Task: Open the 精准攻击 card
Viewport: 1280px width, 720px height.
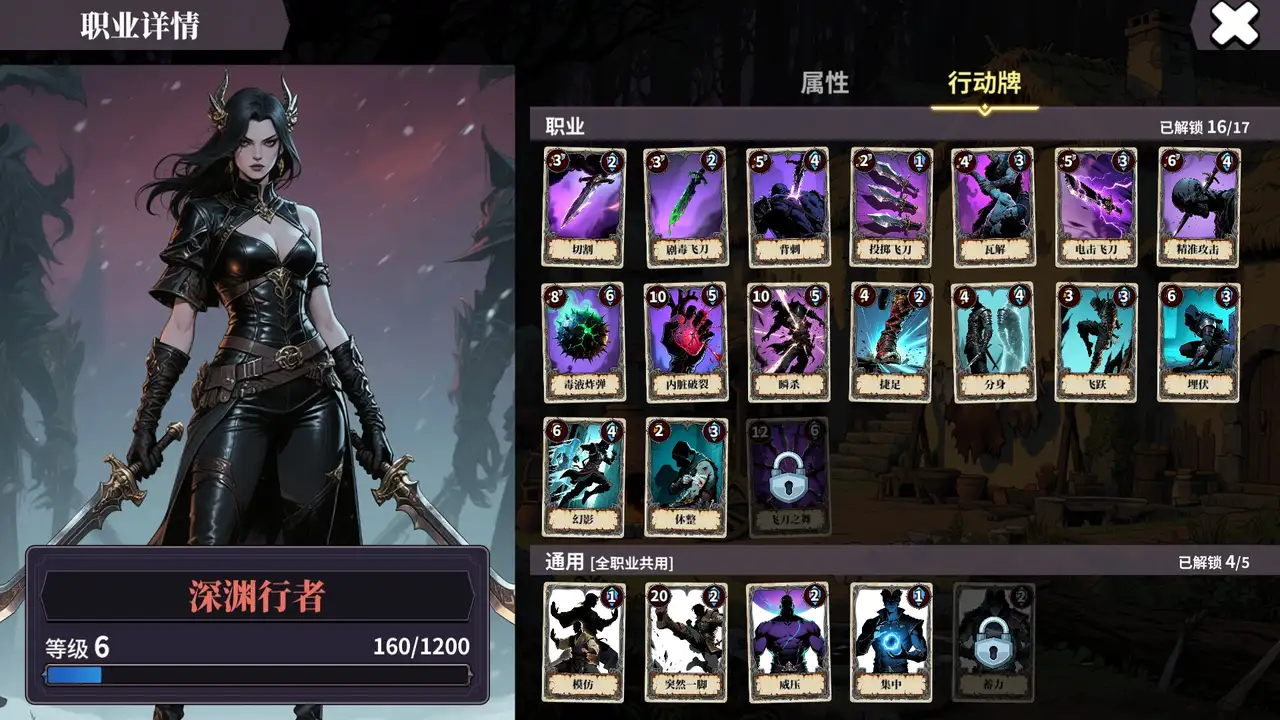Action: click(x=1196, y=205)
